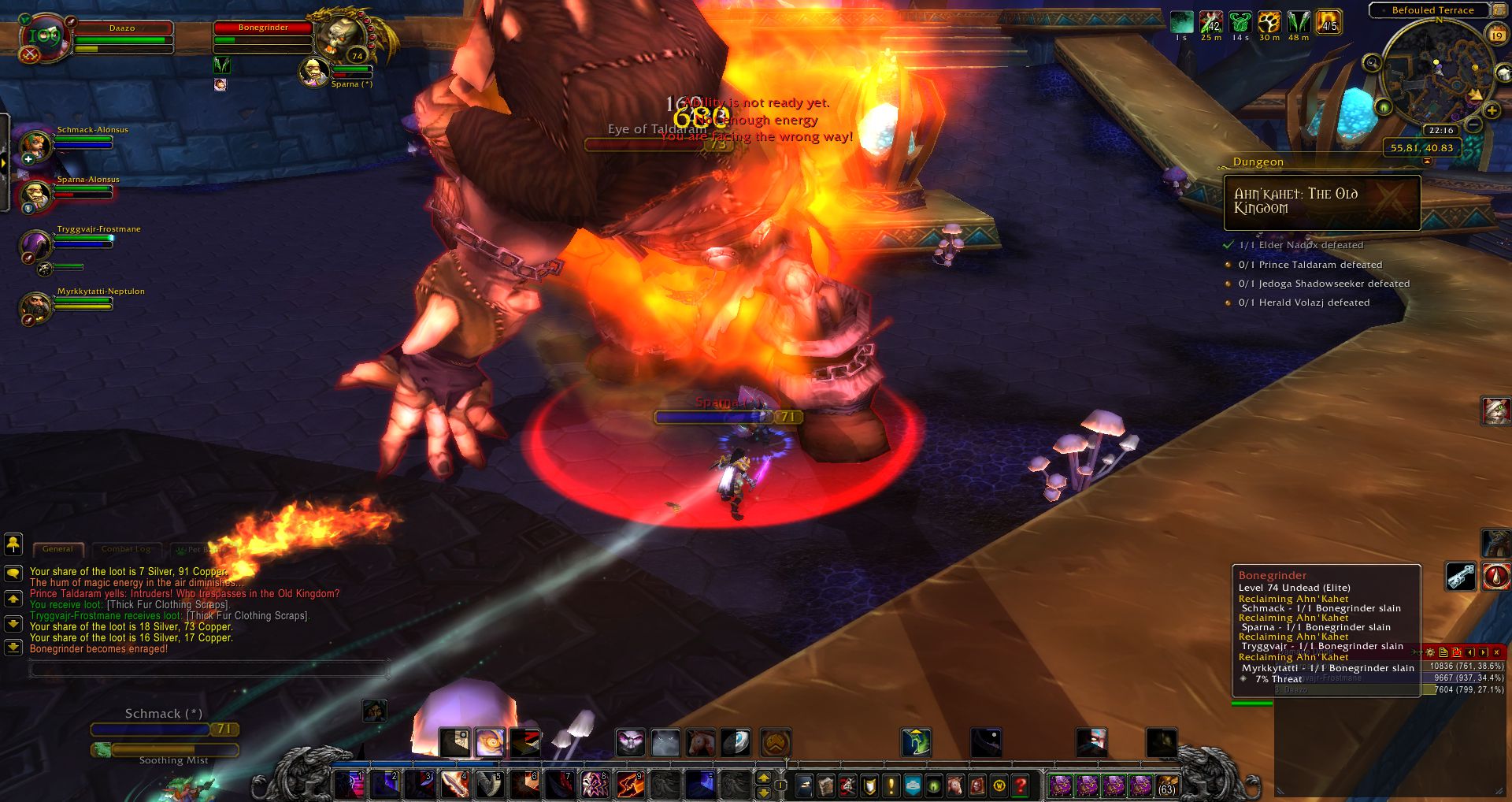This screenshot has width=1512, height=802.
Task: Click the Bonegrinder target frame portrait
Action: click(344, 35)
